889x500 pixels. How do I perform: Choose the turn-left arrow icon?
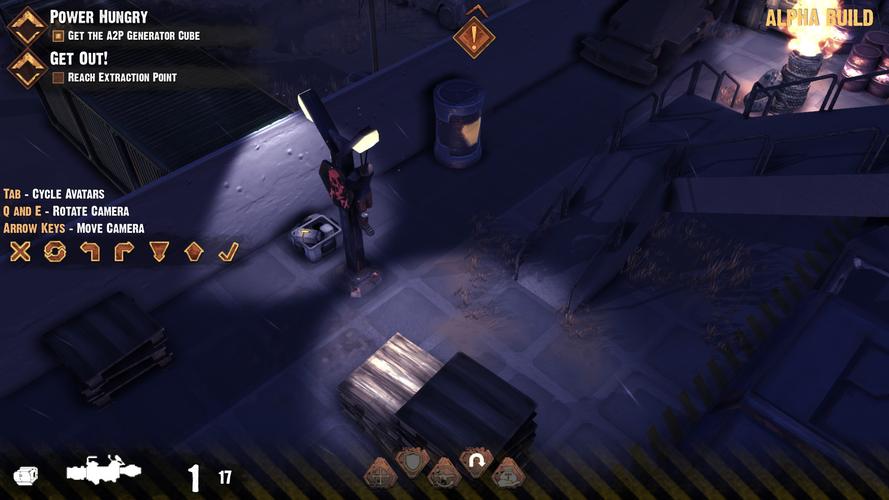[90, 251]
